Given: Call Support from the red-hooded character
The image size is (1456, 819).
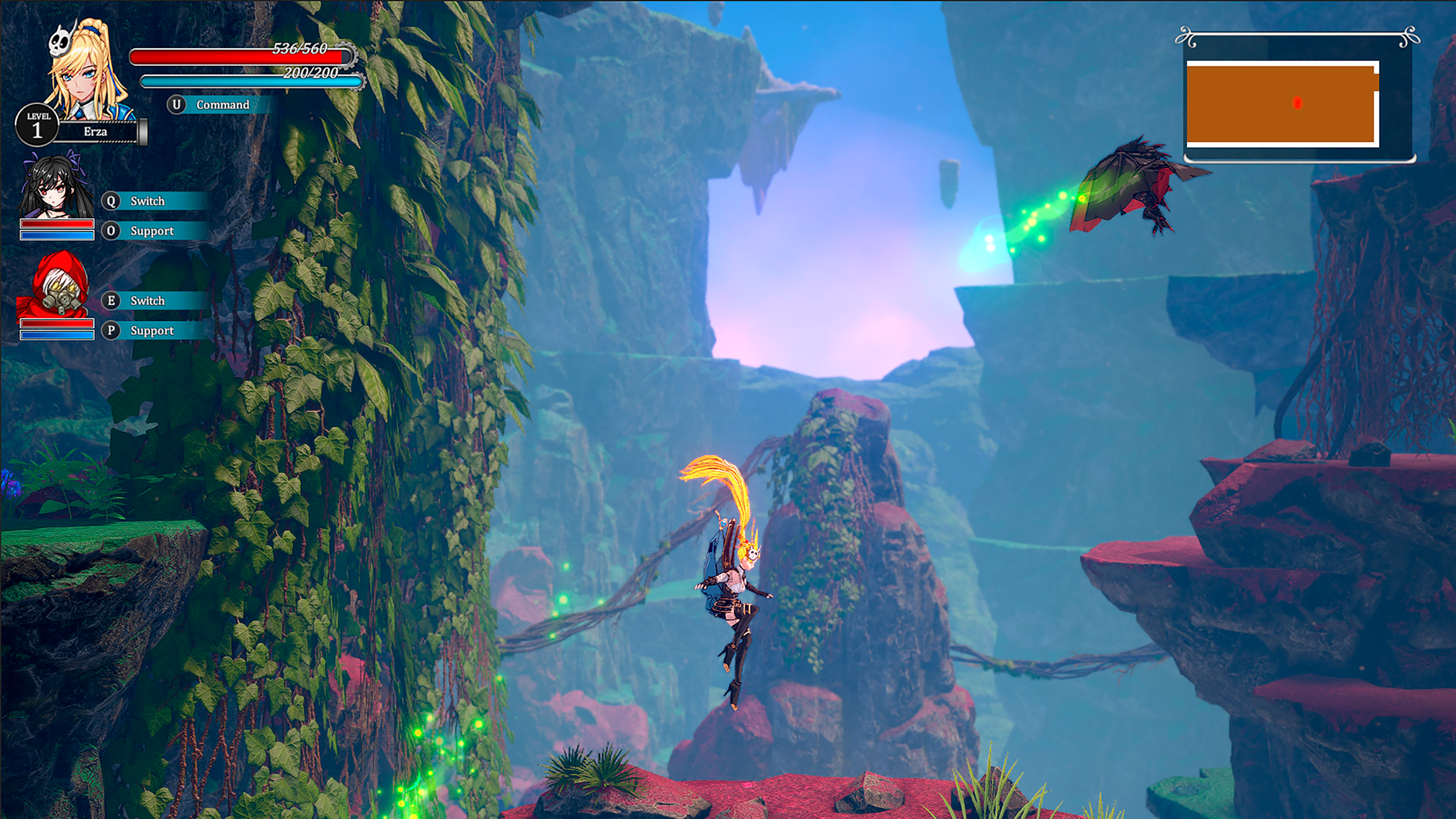Looking at the screenshot, I should (x=152, y=331).
